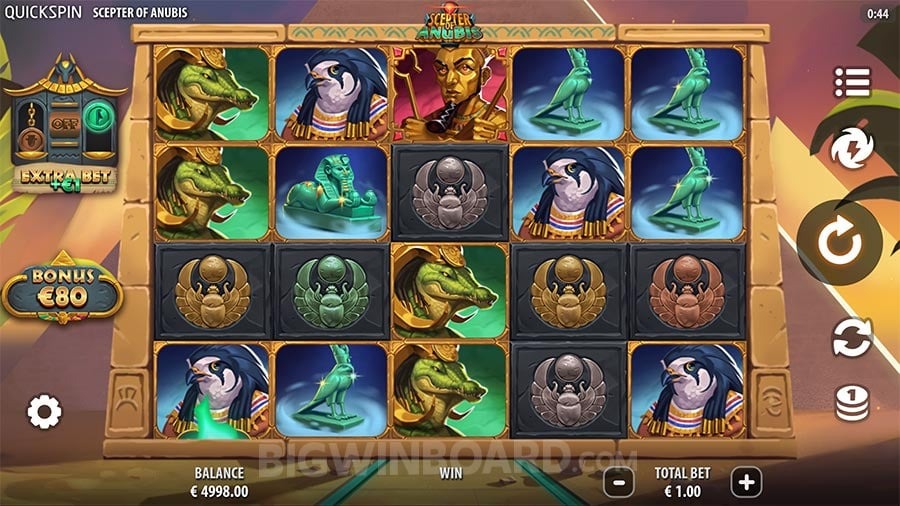Open bet options via coin stack icon
900x506 pixels.
pyautogui.click(x=852, y=402)
